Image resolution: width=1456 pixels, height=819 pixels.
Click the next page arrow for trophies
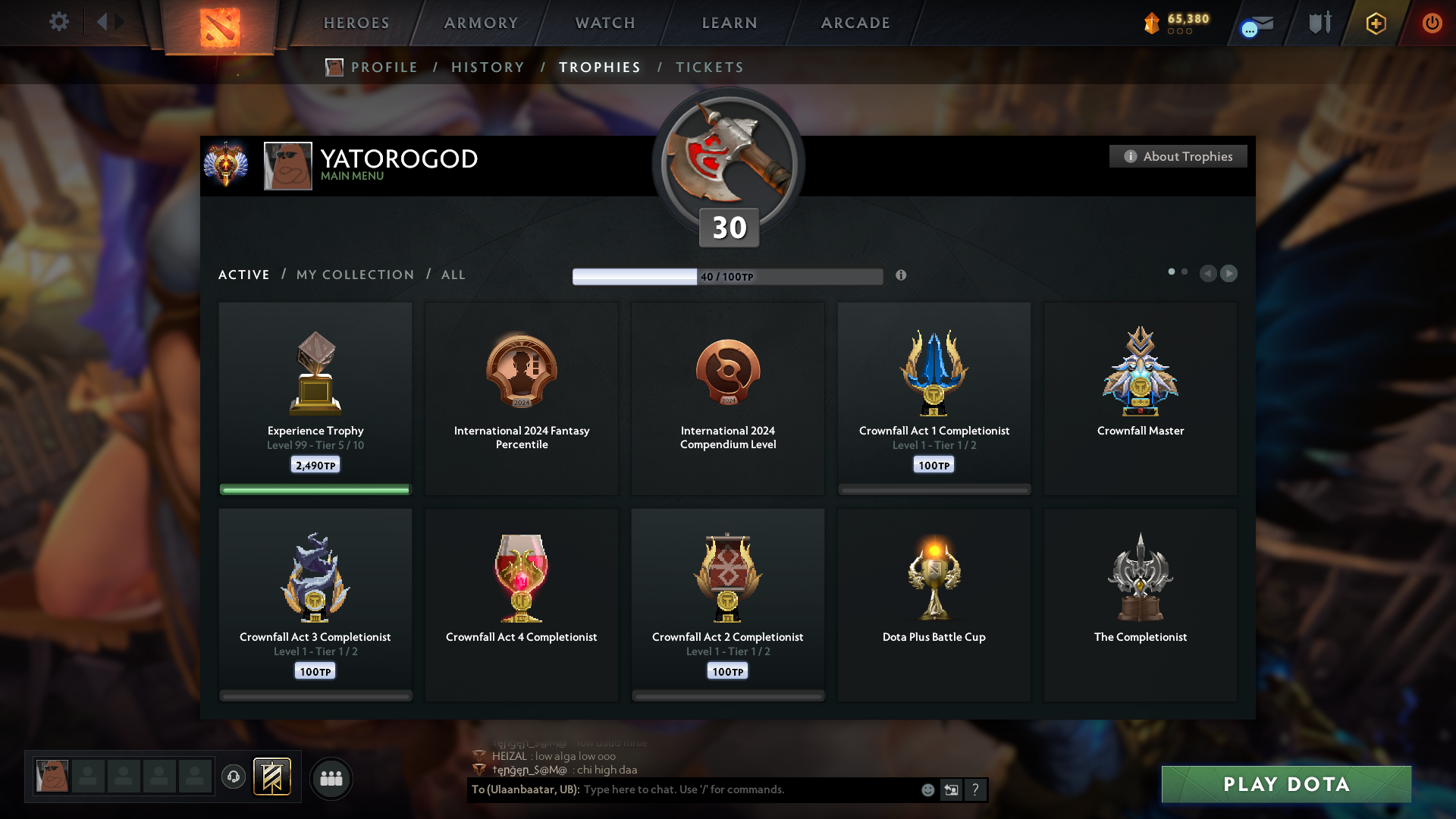(1228, 274)
